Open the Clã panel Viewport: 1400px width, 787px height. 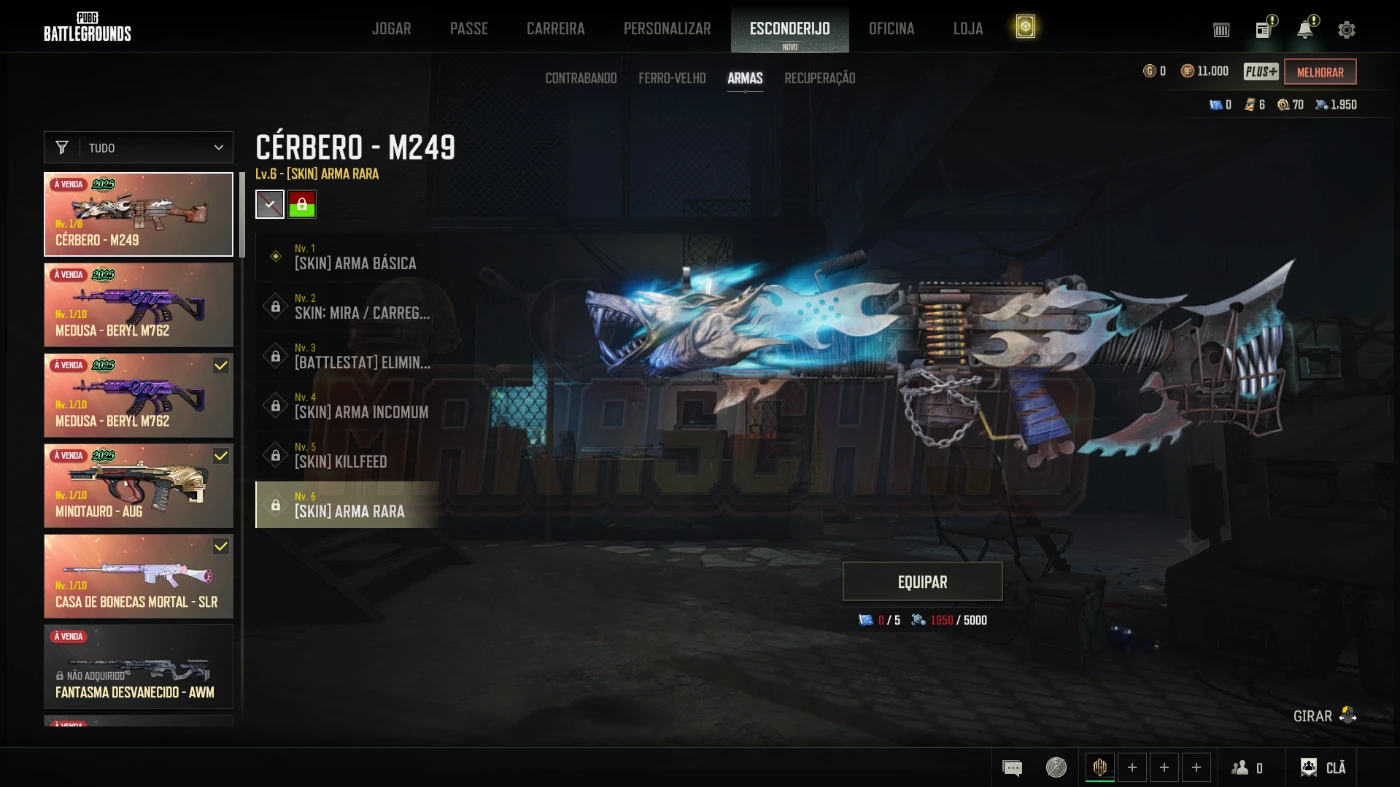1323,767
